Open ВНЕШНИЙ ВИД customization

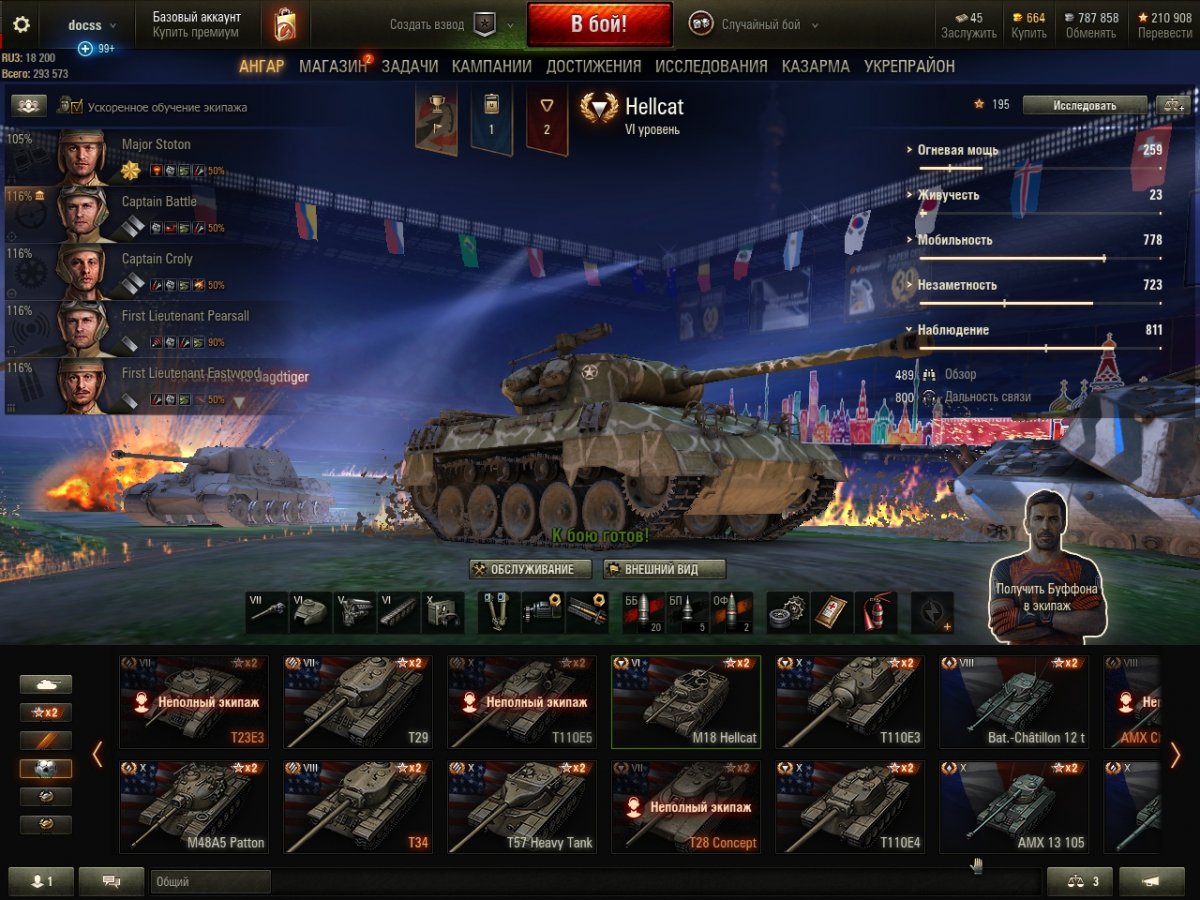tap(665, 569)
